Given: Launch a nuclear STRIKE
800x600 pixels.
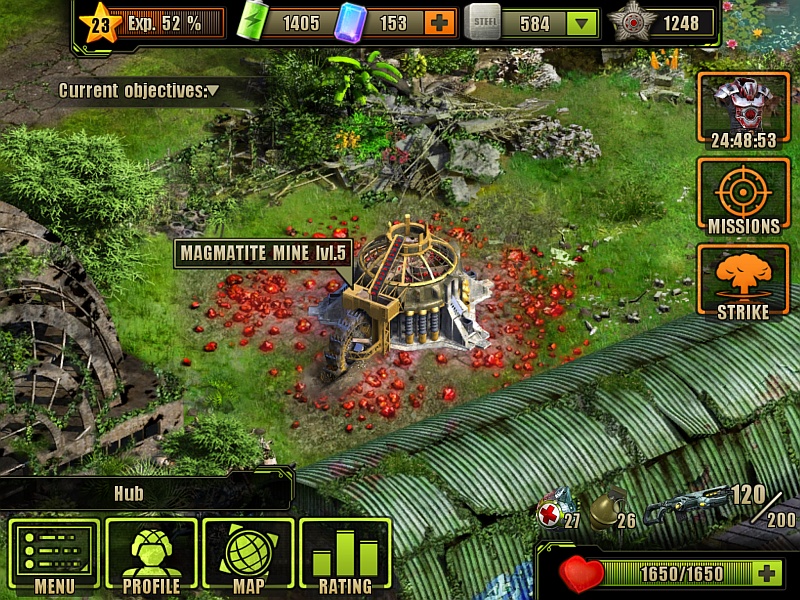Looking at the screenshot, I should click(x=743, y=282).
